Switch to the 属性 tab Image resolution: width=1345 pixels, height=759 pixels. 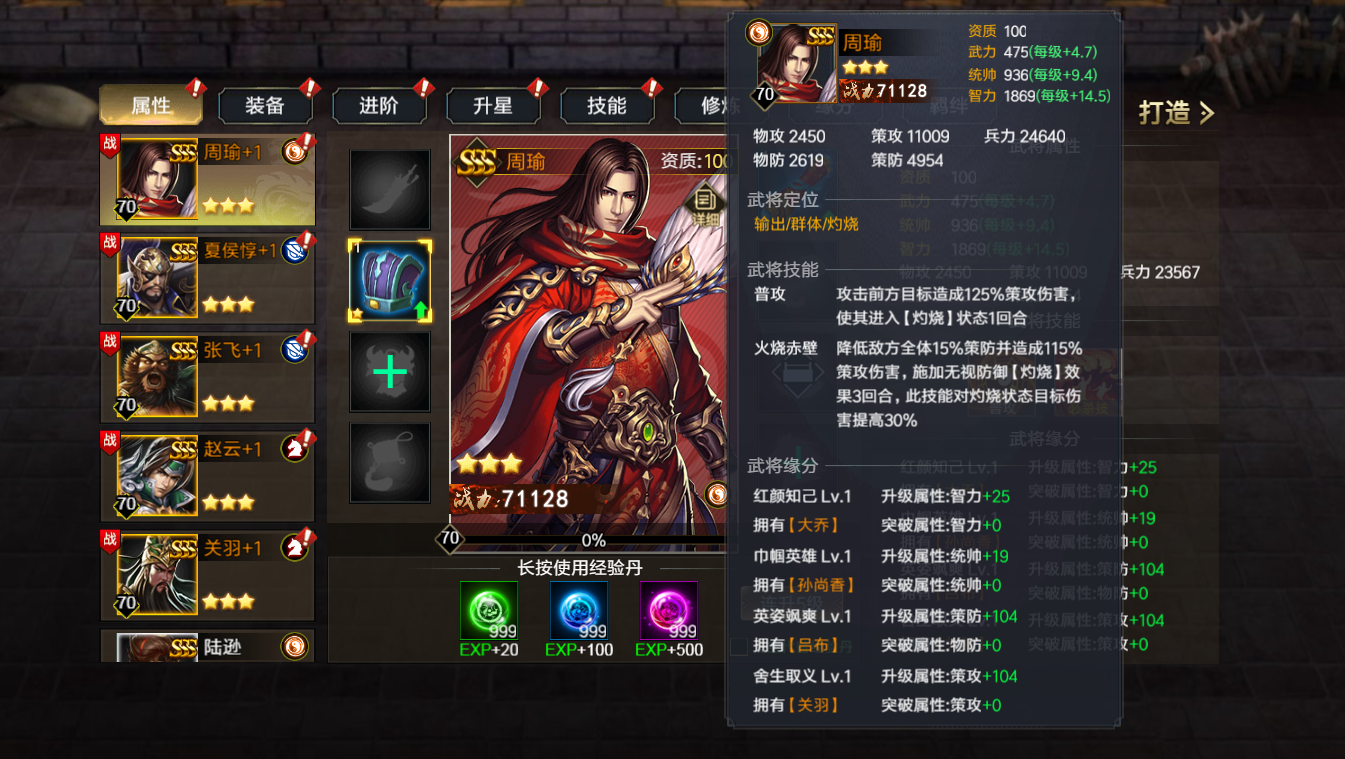(152, 105)
